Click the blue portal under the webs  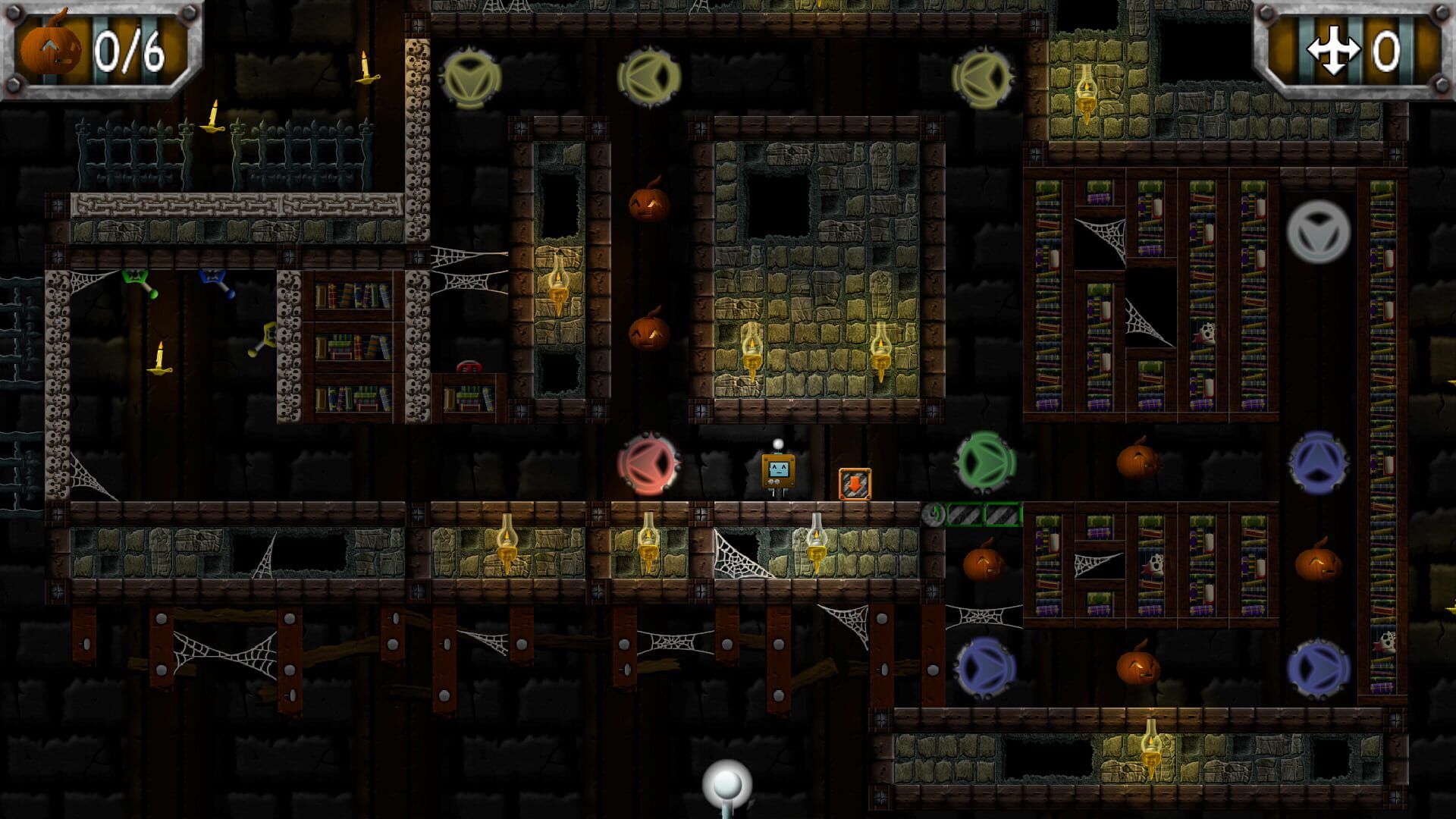tap(986, 667)
